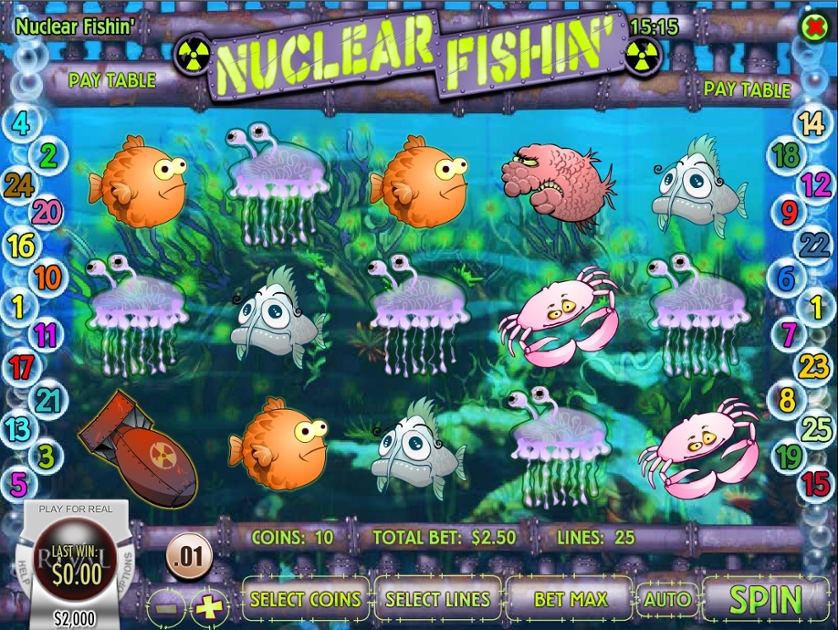Click the Select Coins button
Screen dimensions: 838x630
(306, 600)
